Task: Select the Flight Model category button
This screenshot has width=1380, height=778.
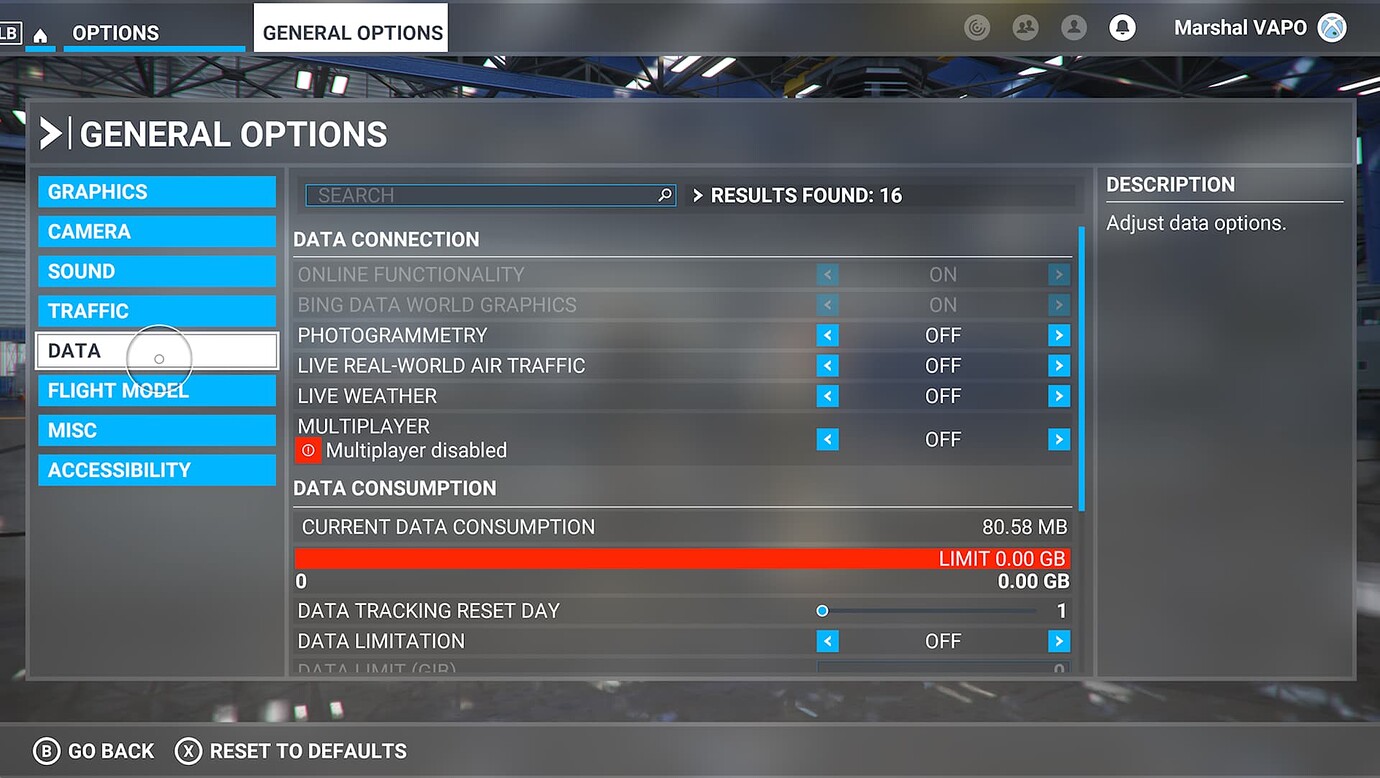Action: coord(156,390)
